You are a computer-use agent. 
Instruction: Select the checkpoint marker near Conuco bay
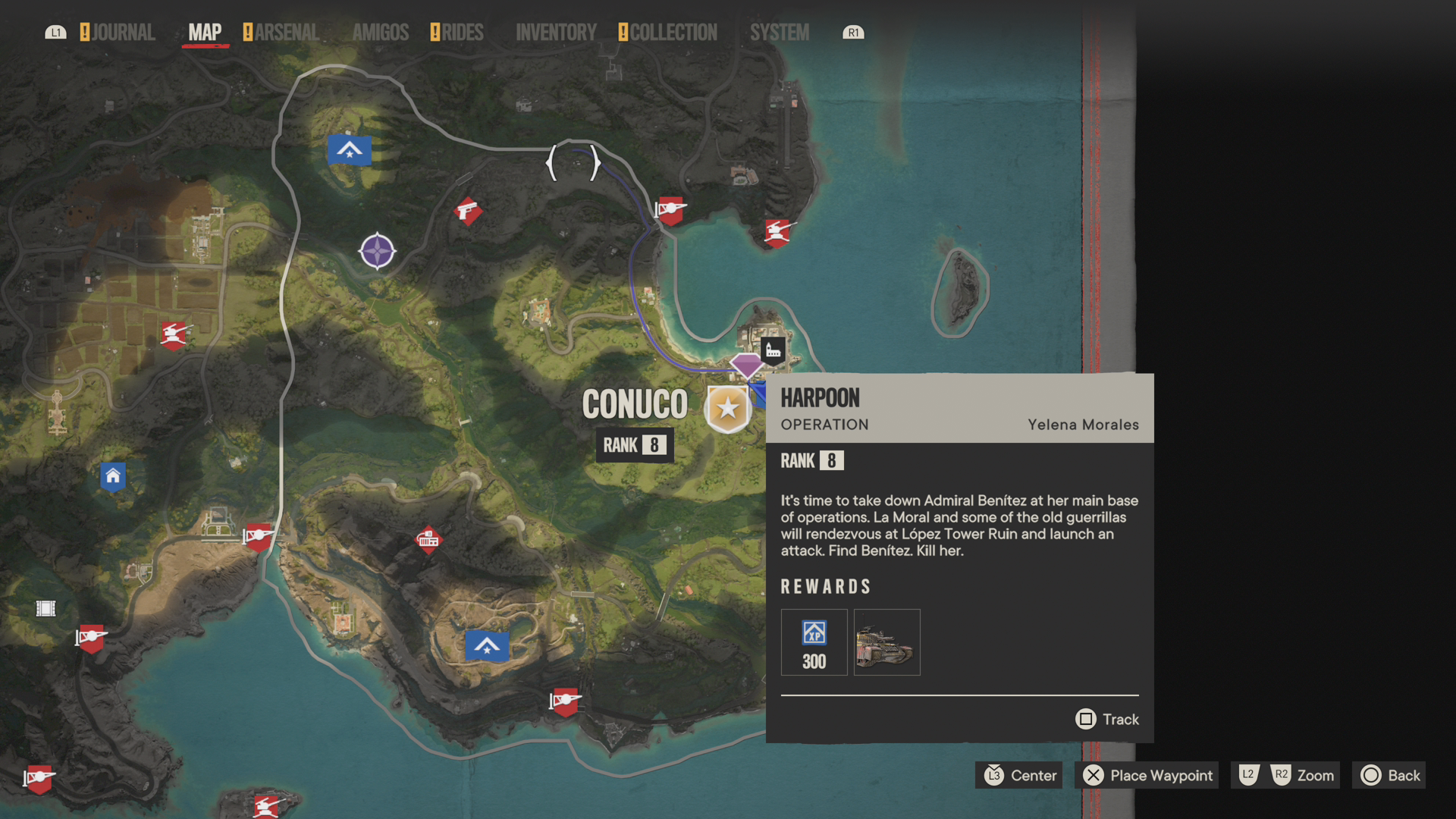670,212
